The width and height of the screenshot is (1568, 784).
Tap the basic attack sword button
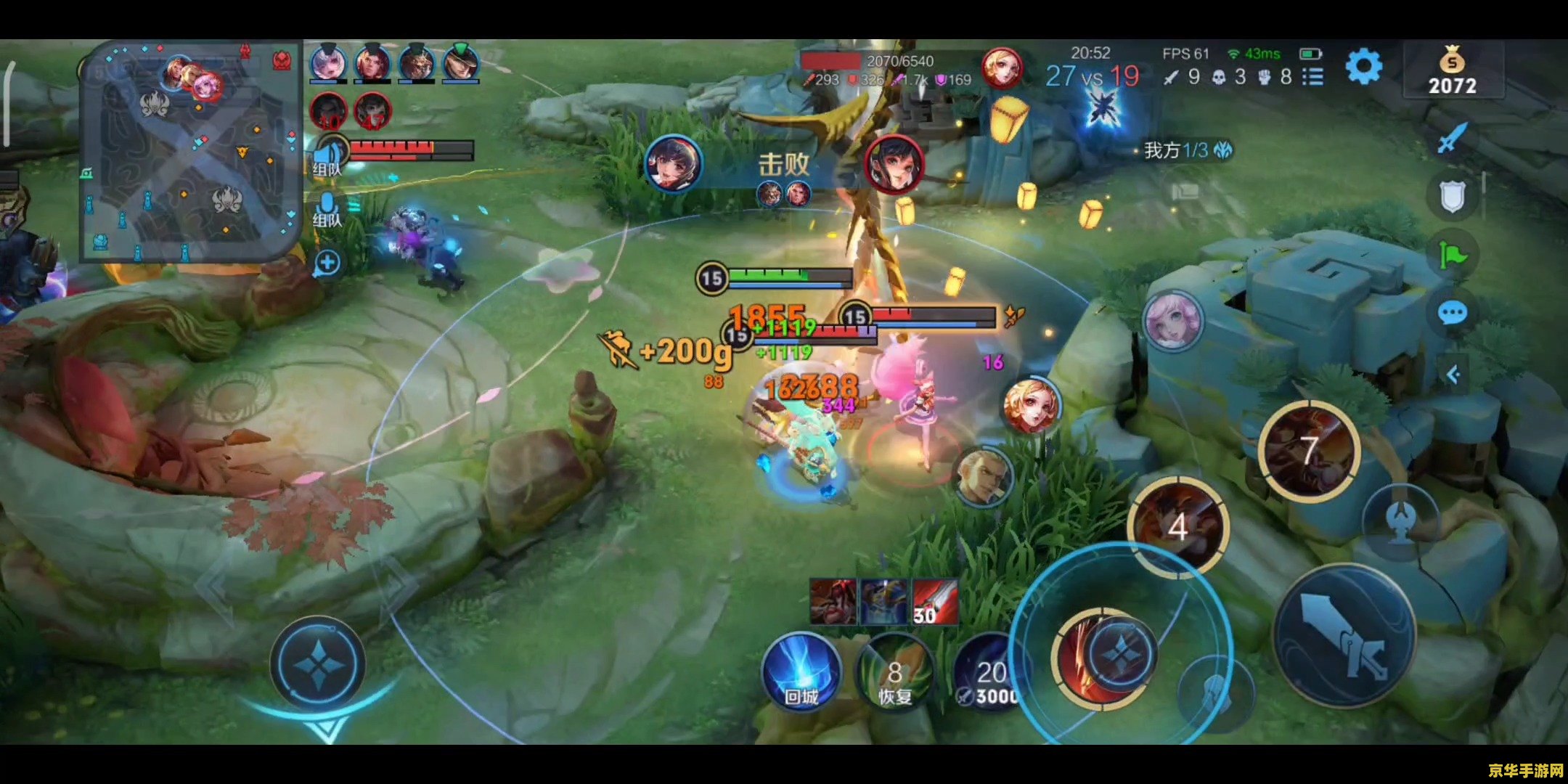(1344, 635)
